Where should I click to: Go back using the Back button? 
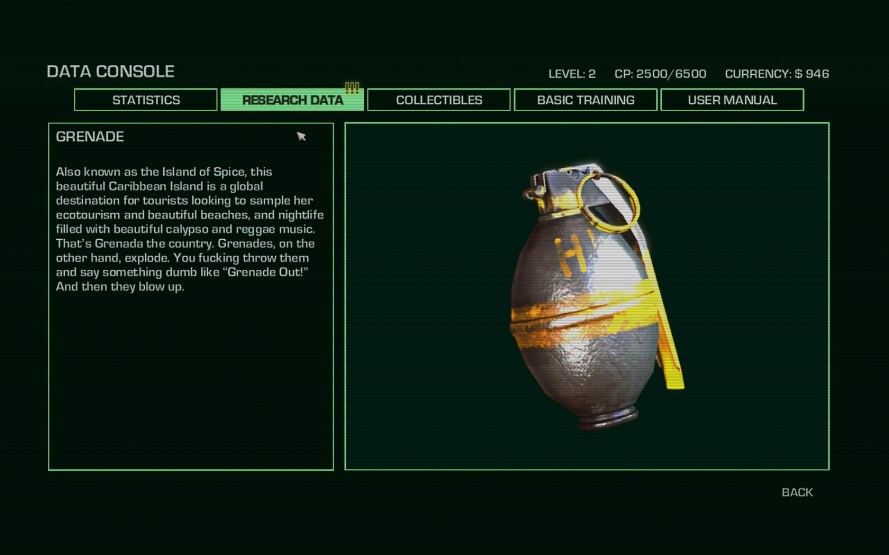coord(797,492)
